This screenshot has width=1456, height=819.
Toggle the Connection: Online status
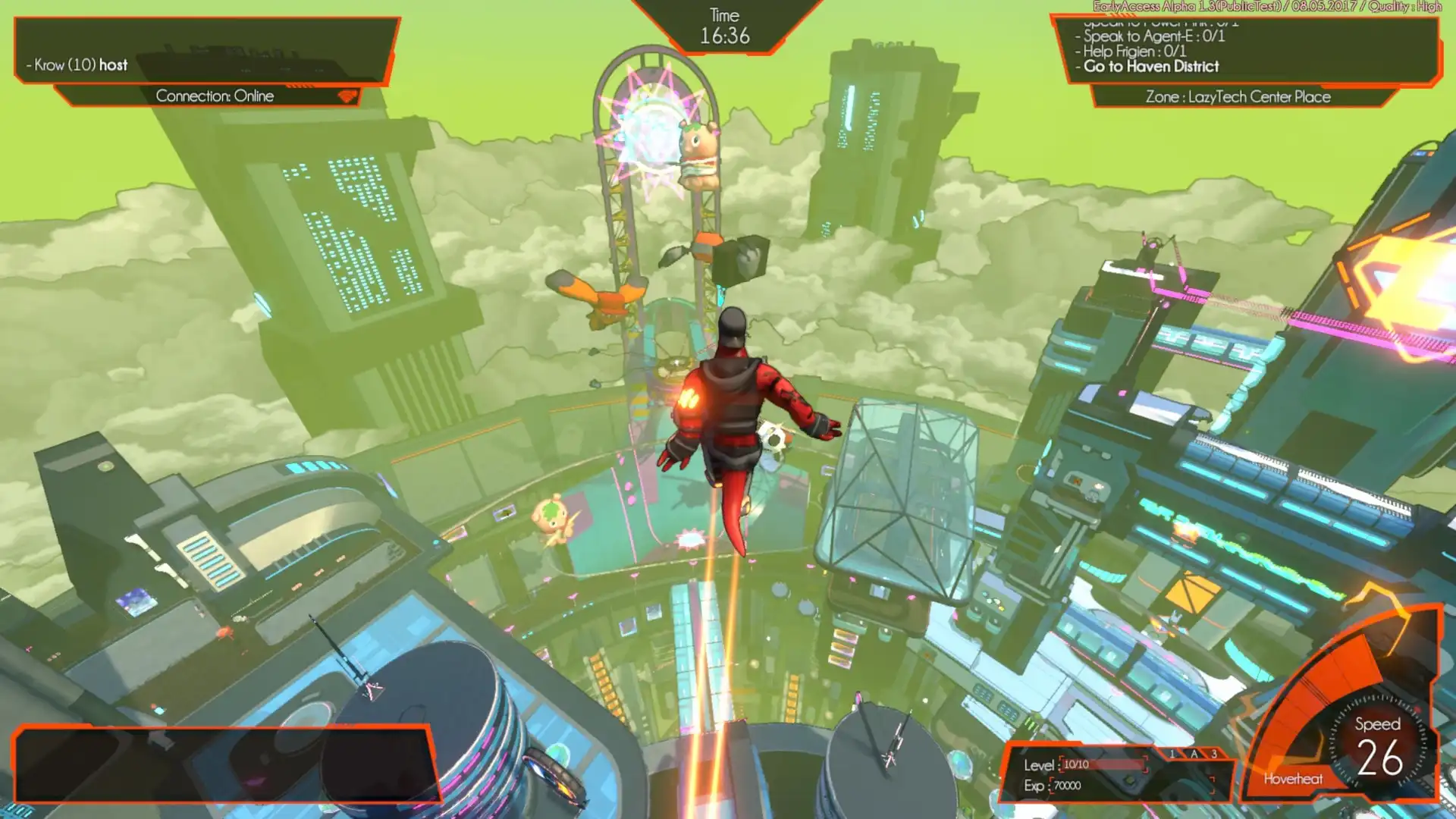(215, 96)
